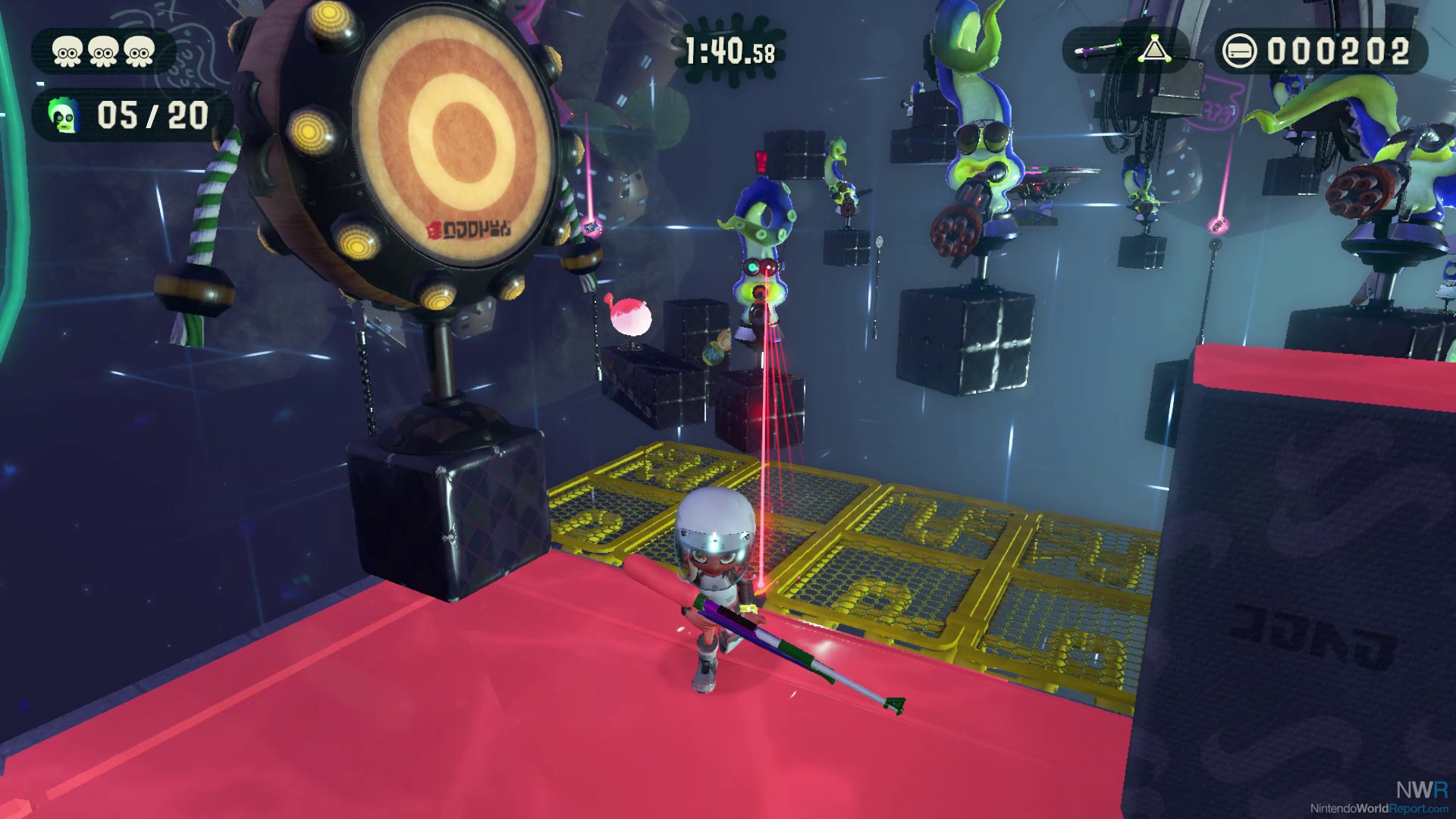Image resolution: width=1456 pixels, height=819 pixels.
Task: Click the CQ Points card icon
Action: (x=1240, y=52)
